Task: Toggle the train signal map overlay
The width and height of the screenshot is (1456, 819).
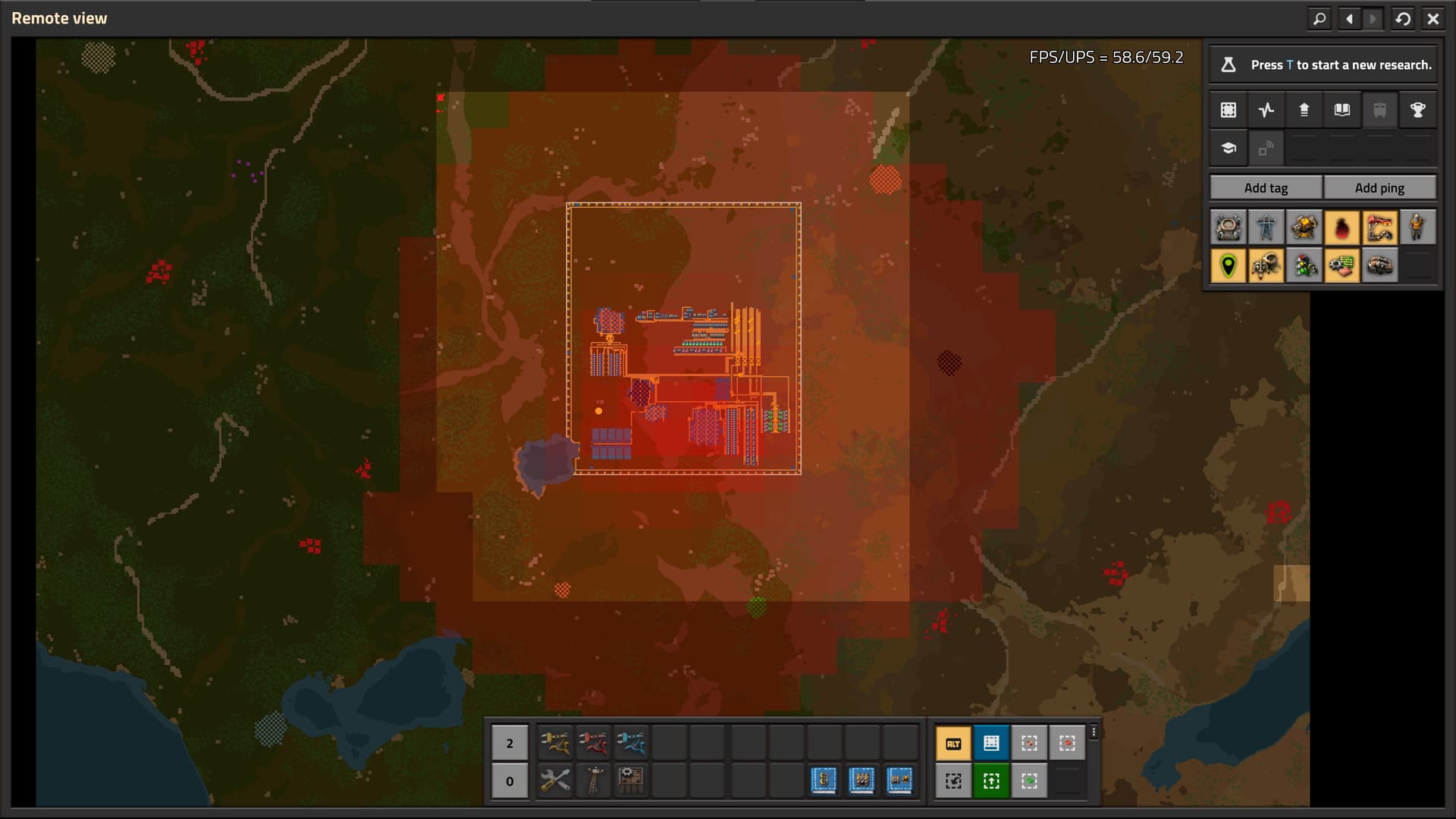Action: 1304,265
